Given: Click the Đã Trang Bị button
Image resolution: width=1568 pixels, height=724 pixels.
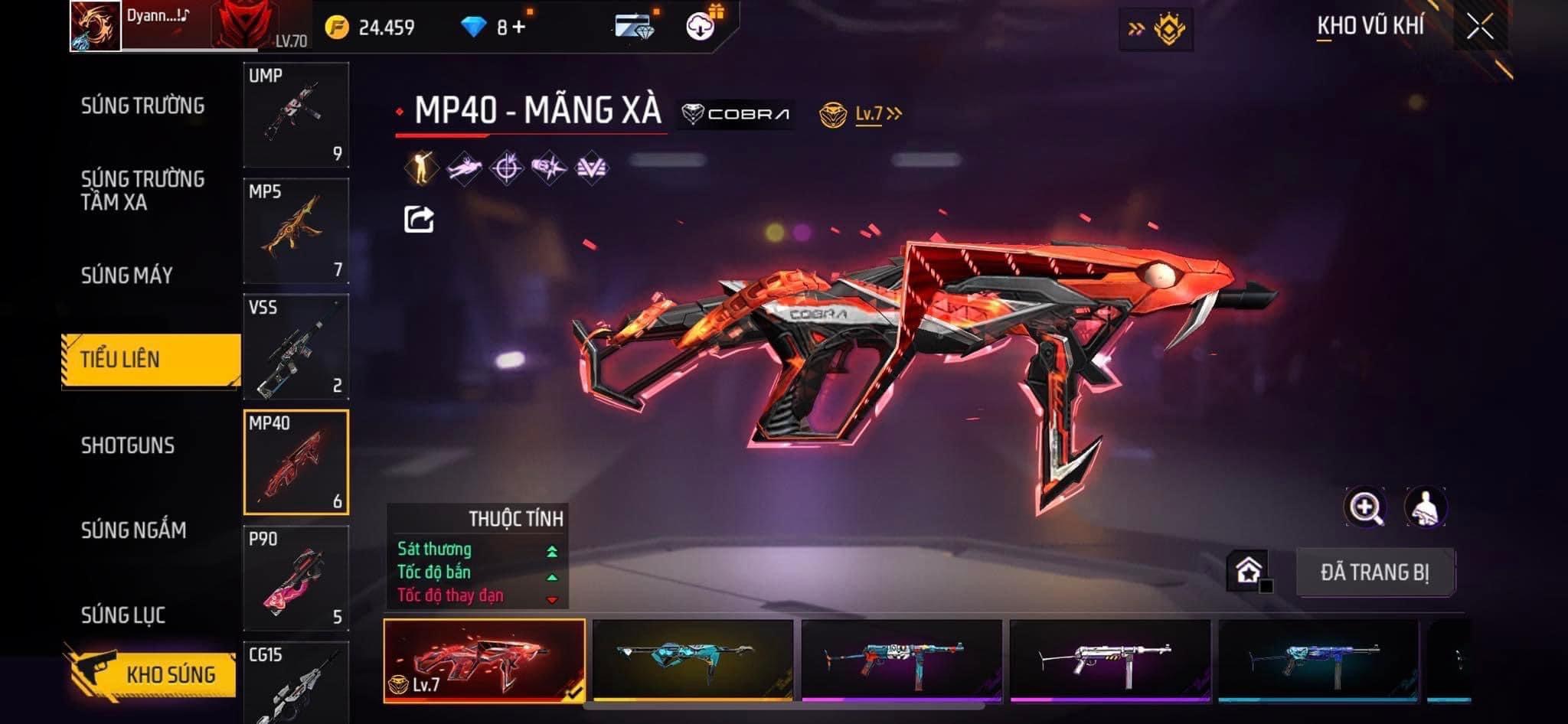Looking at the screenshot, I should [1375, 572].
